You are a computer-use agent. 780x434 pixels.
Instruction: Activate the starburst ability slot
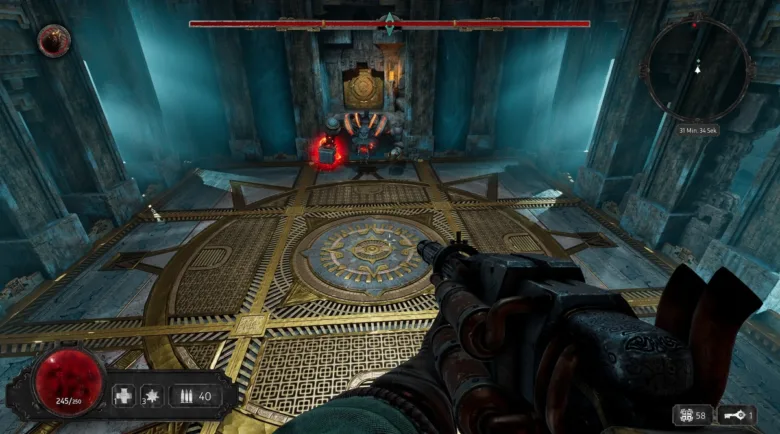pos(152,396)
